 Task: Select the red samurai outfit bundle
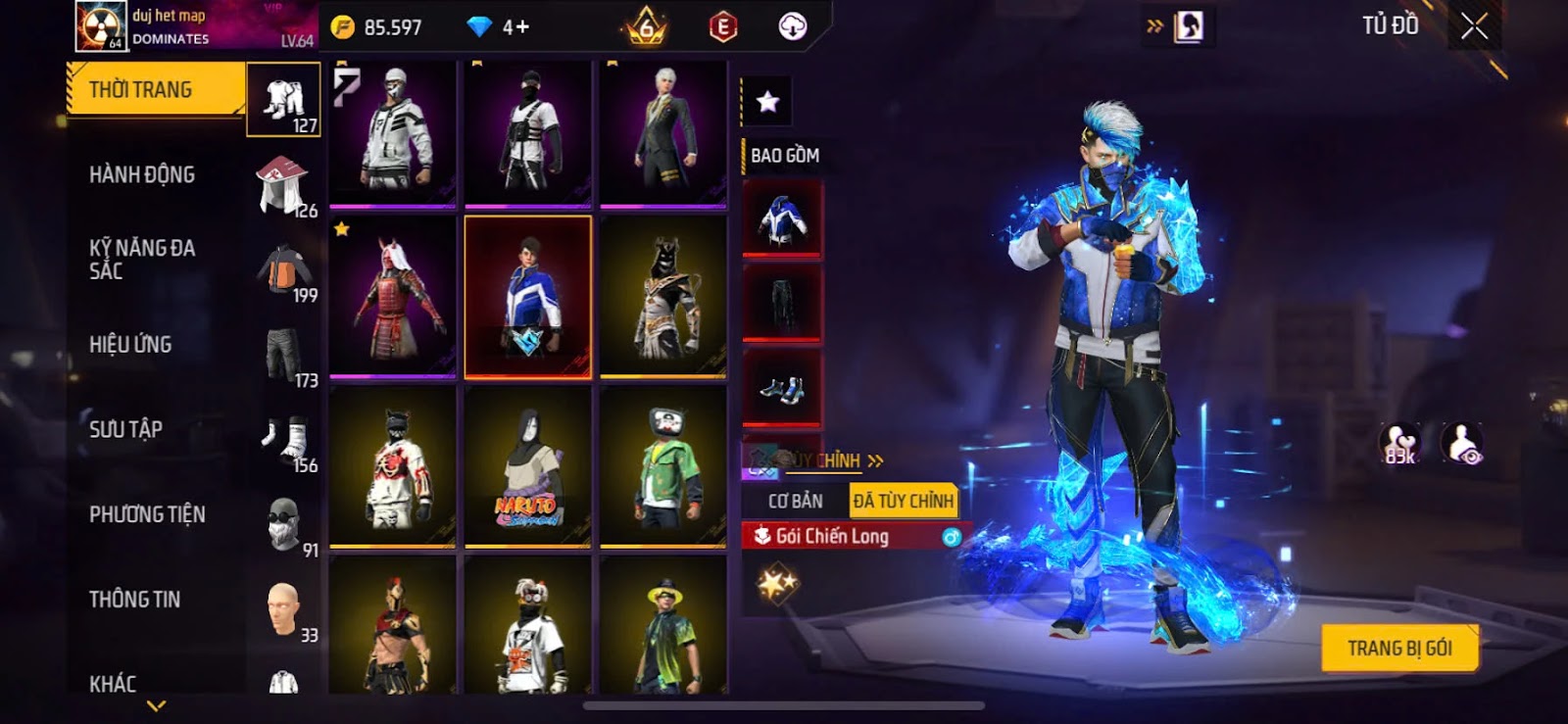click(393, 296)
